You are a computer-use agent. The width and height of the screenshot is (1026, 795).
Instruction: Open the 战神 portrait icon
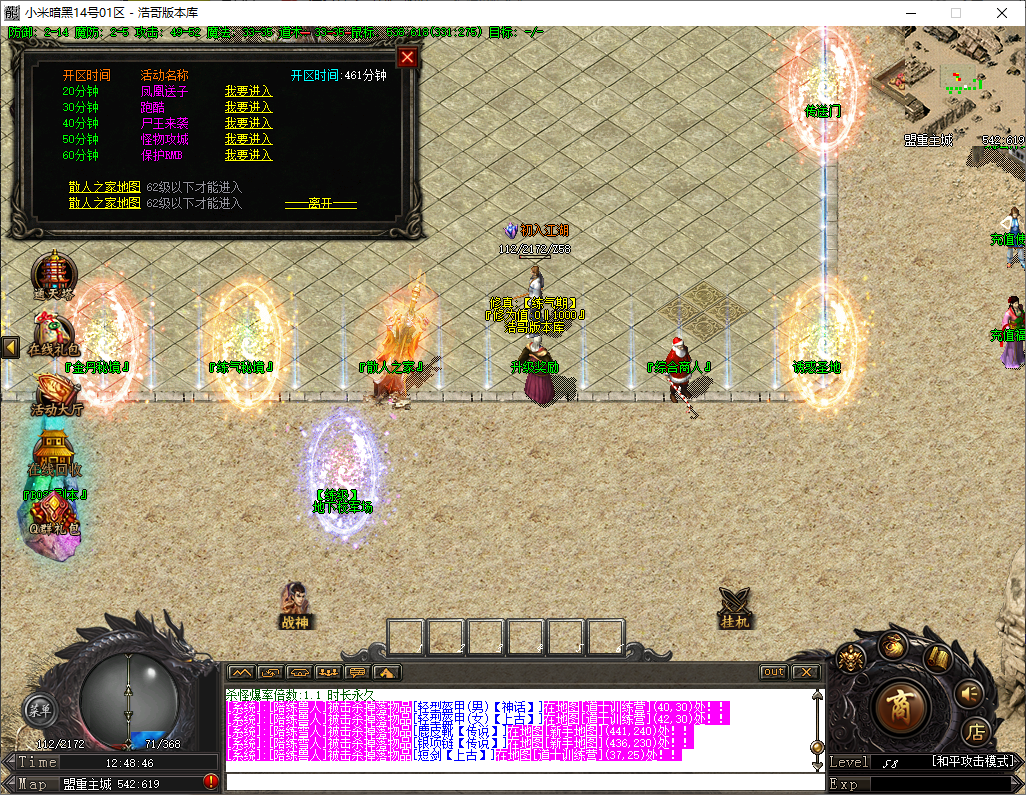pyautogui.click(x=294, y=605)
